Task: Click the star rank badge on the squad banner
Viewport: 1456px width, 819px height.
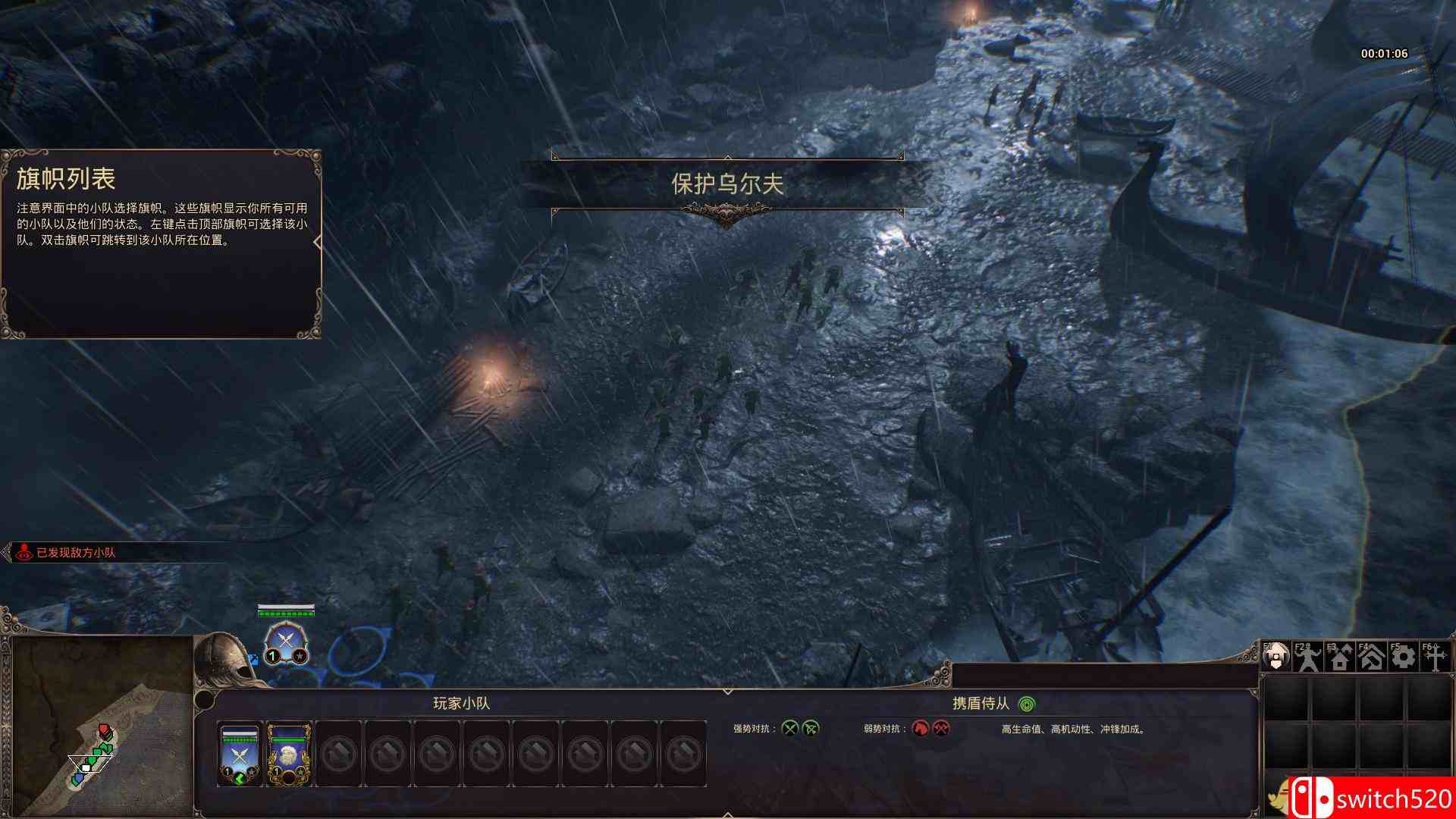Action: (x=300, y=655)
